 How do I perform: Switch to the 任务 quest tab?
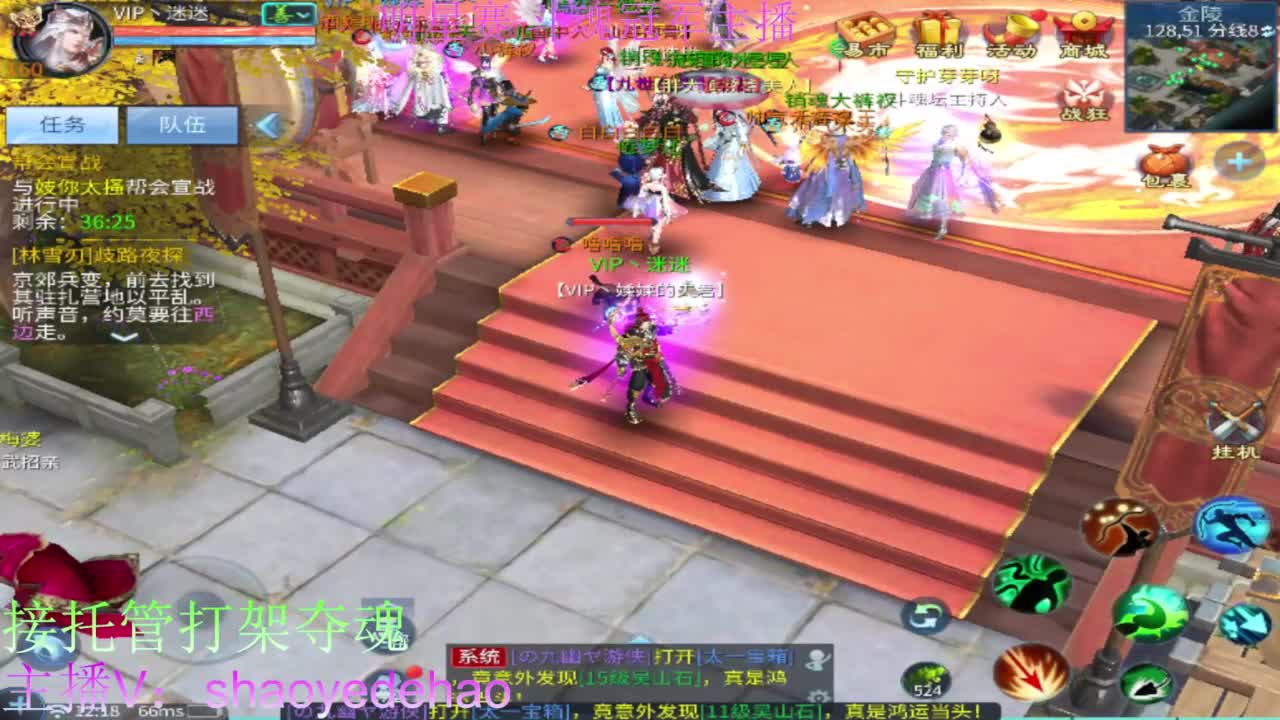65,125
